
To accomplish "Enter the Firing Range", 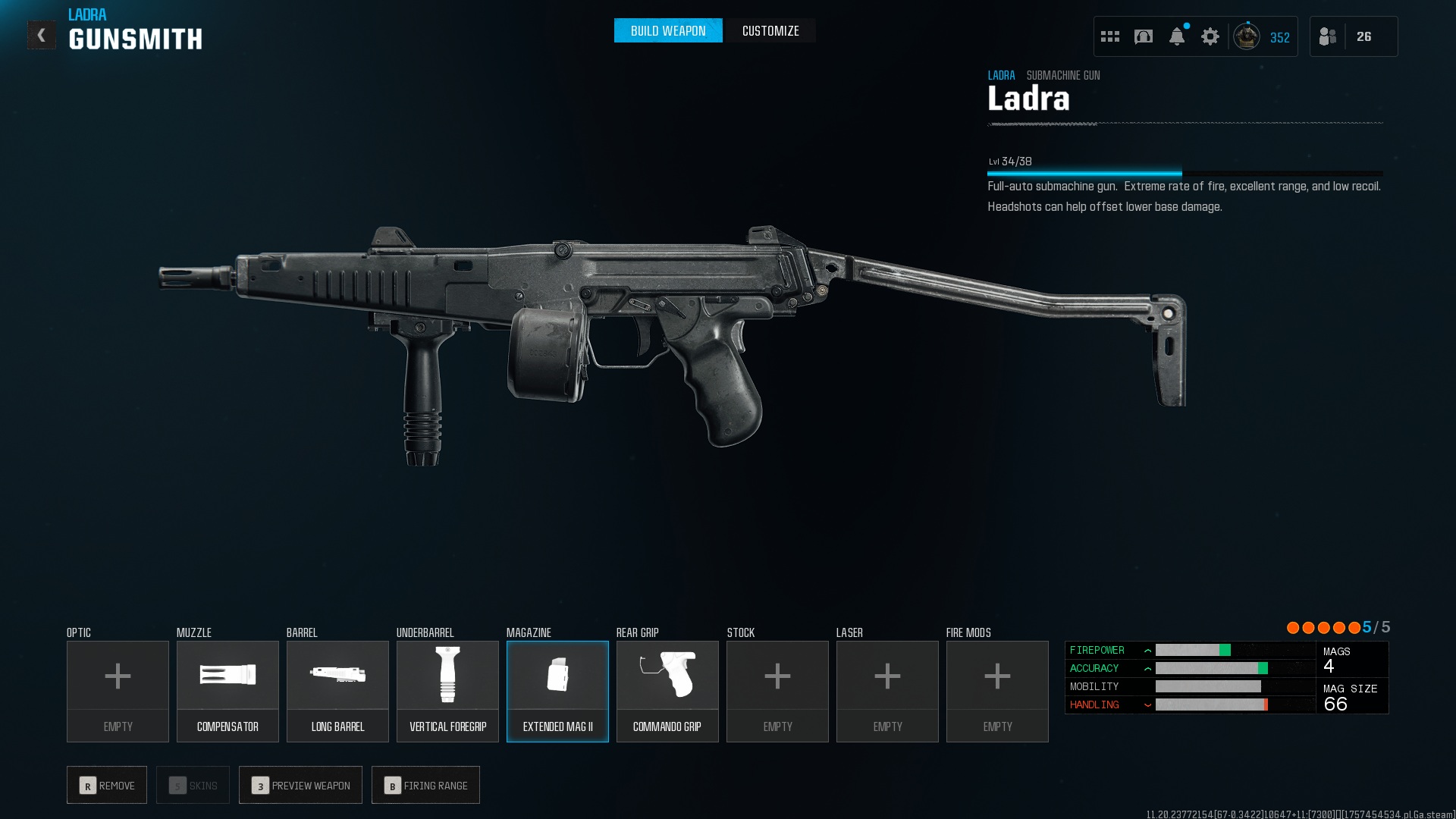I will coord(425,785).
